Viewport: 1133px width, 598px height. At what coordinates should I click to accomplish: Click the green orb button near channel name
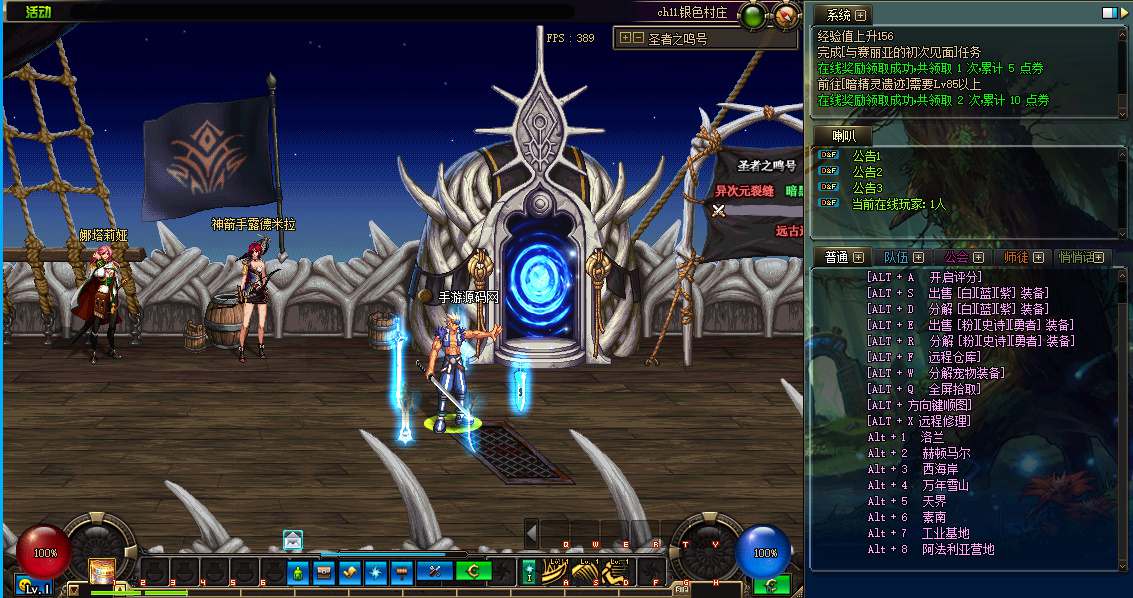754,15
